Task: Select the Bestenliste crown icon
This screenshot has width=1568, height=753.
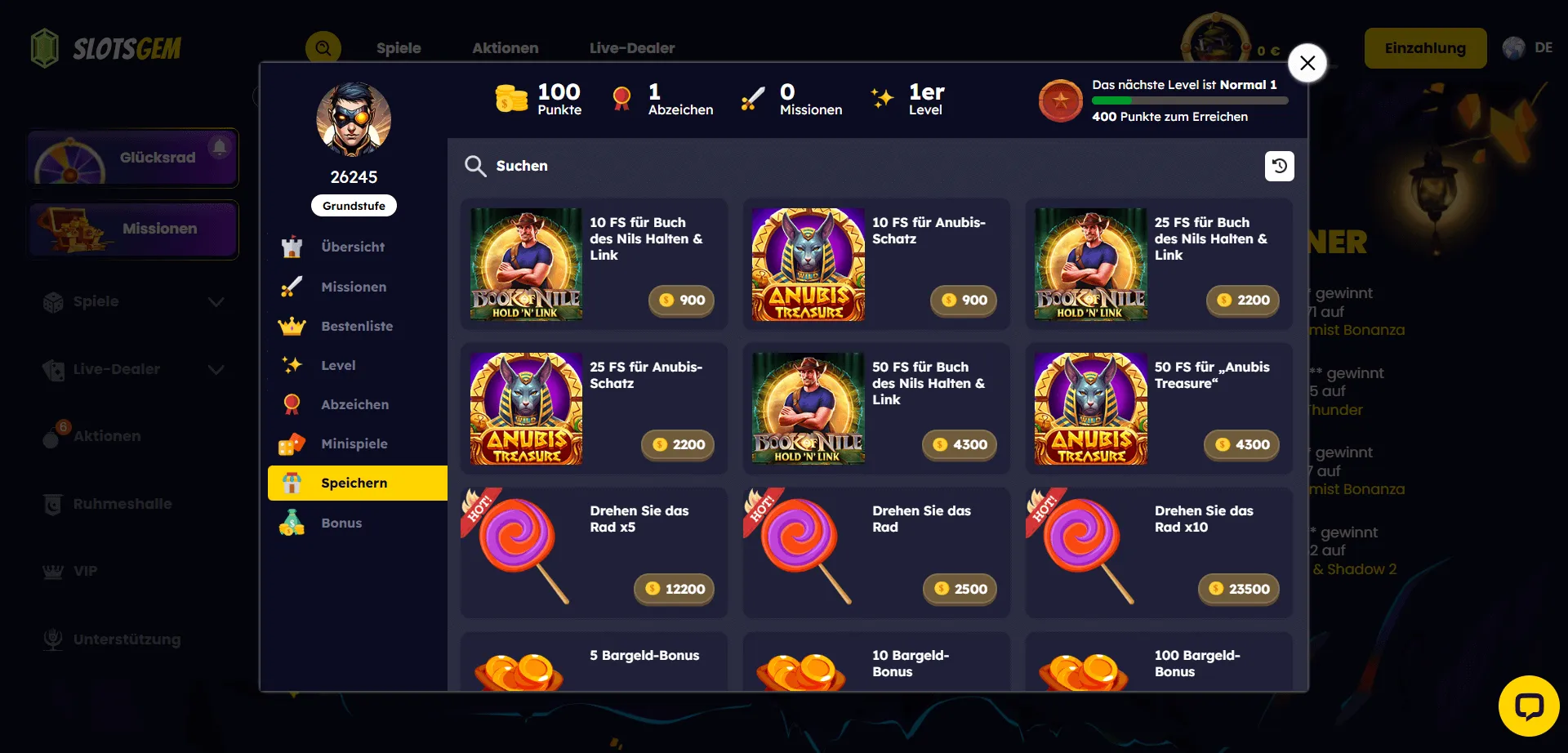Action: pos(292,326)
